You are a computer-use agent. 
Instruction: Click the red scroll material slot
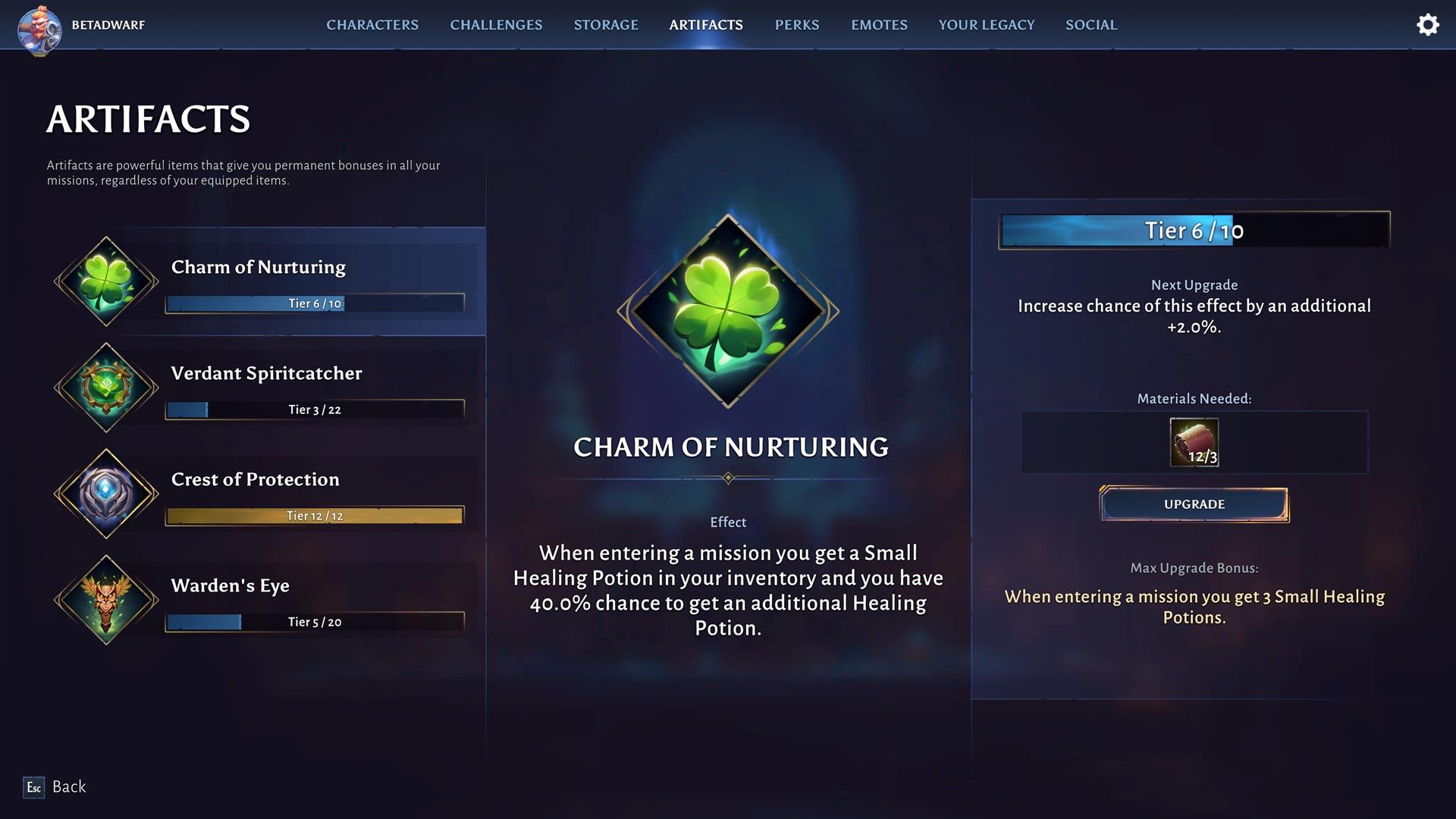click(1194, 442)
